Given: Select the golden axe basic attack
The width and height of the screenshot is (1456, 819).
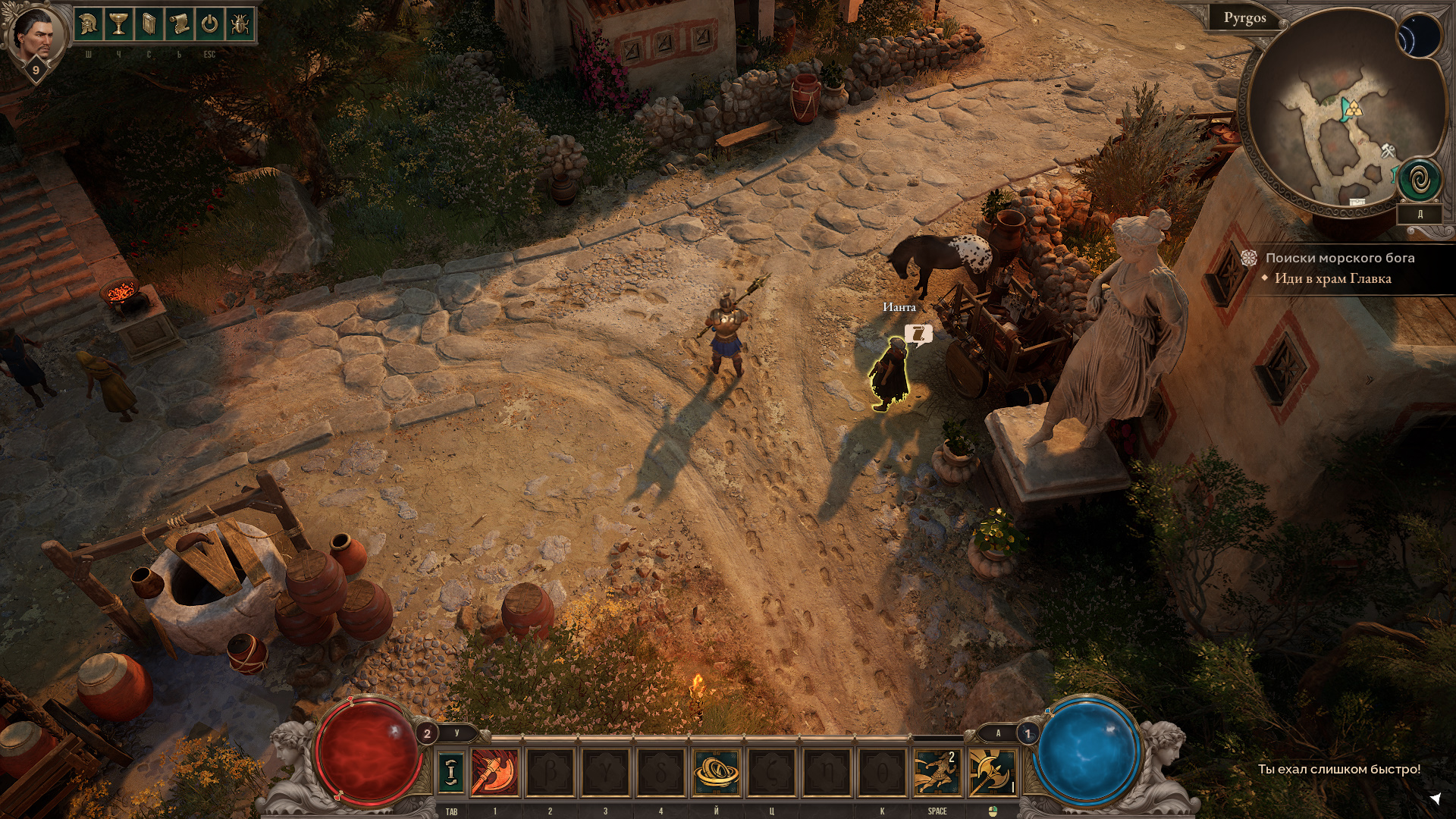Looking at the screenshot, I should pos(992,772).
